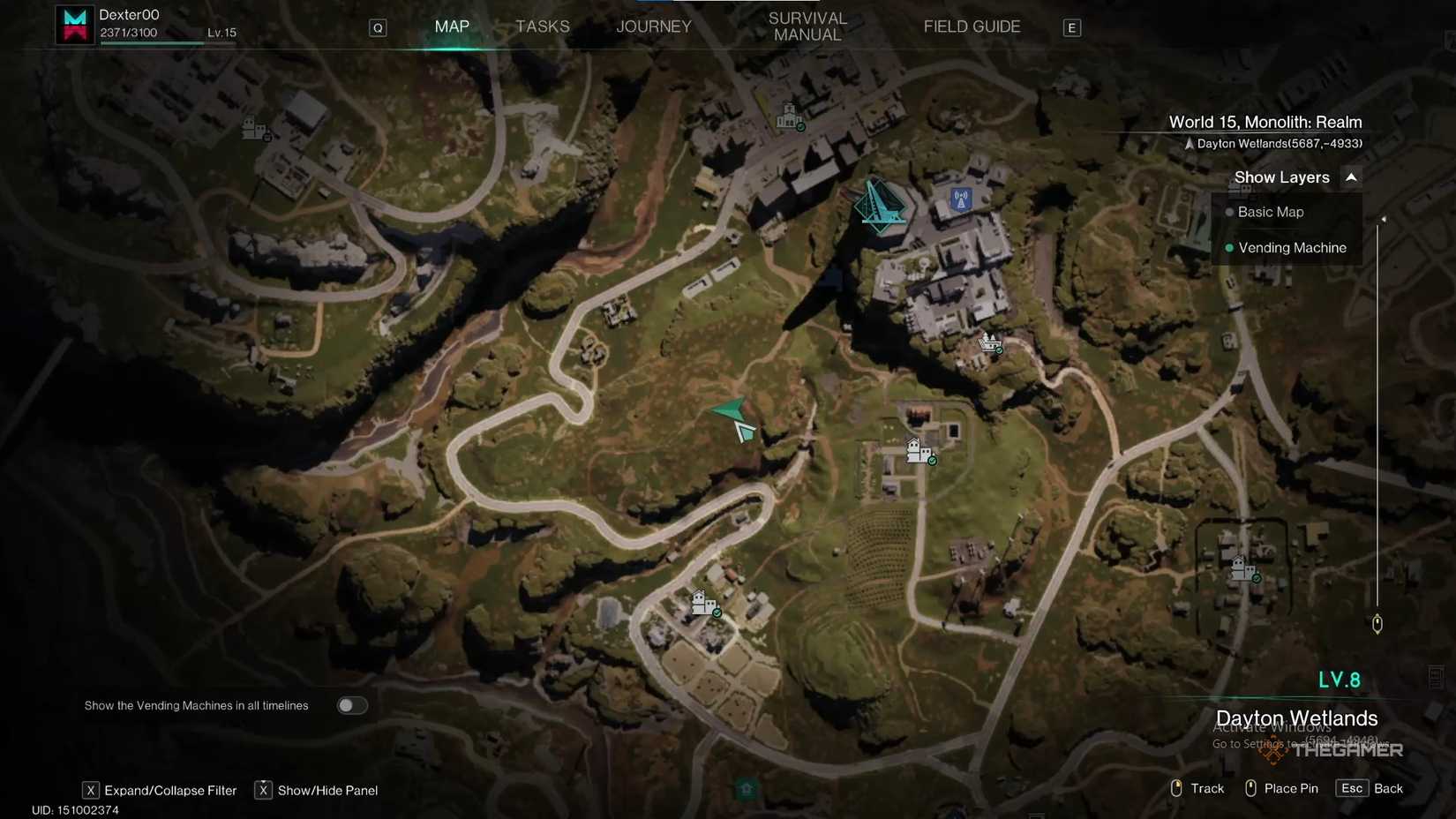Switch to the TASKS tab
Image resolution: width=1456 pixels, height=819 pixels.
pos(542,26)
